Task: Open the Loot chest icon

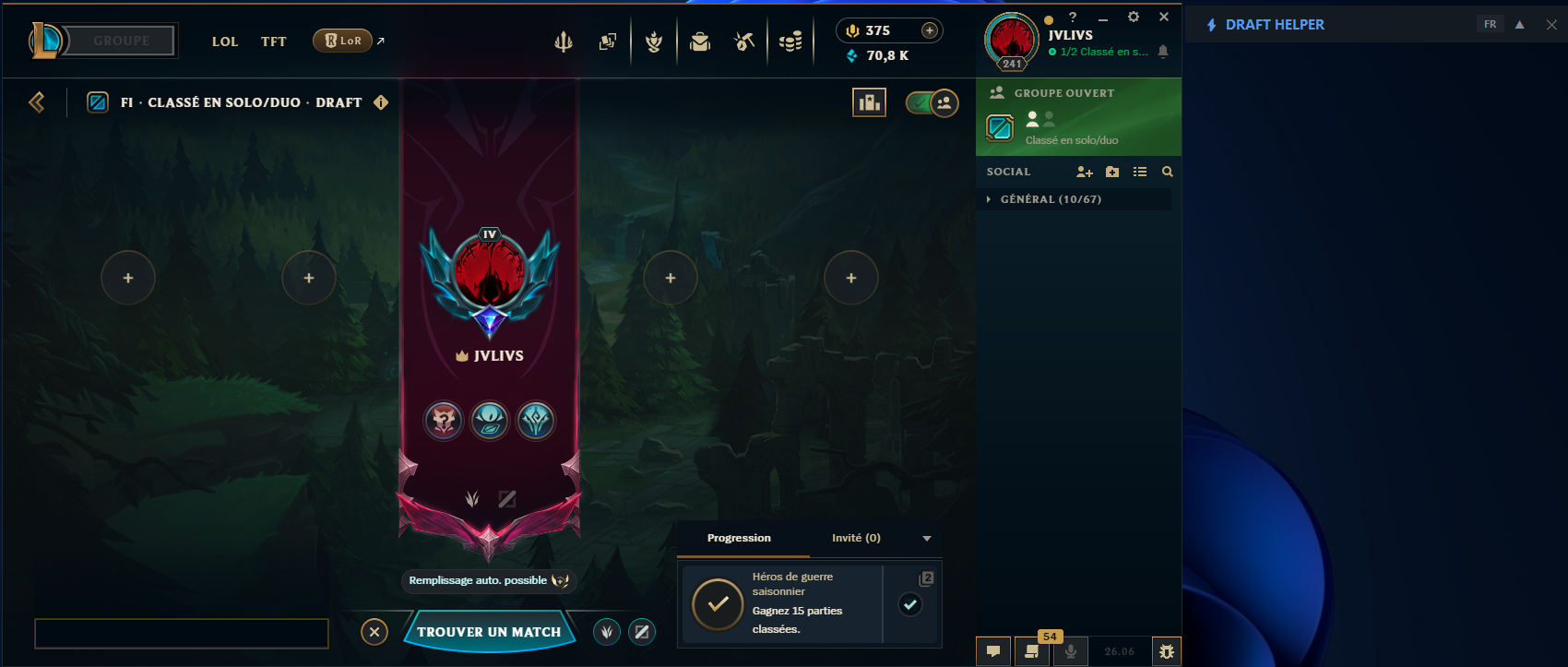Action: (x=700, y=42)
